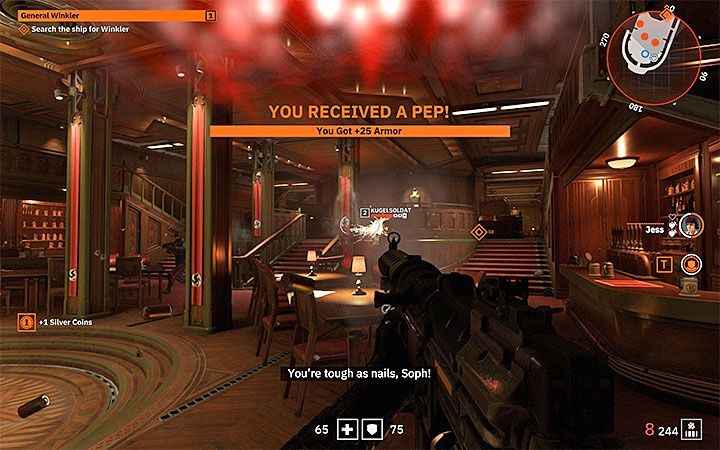Click the health cross icon

pyautogui.click(x=348, y=430)
